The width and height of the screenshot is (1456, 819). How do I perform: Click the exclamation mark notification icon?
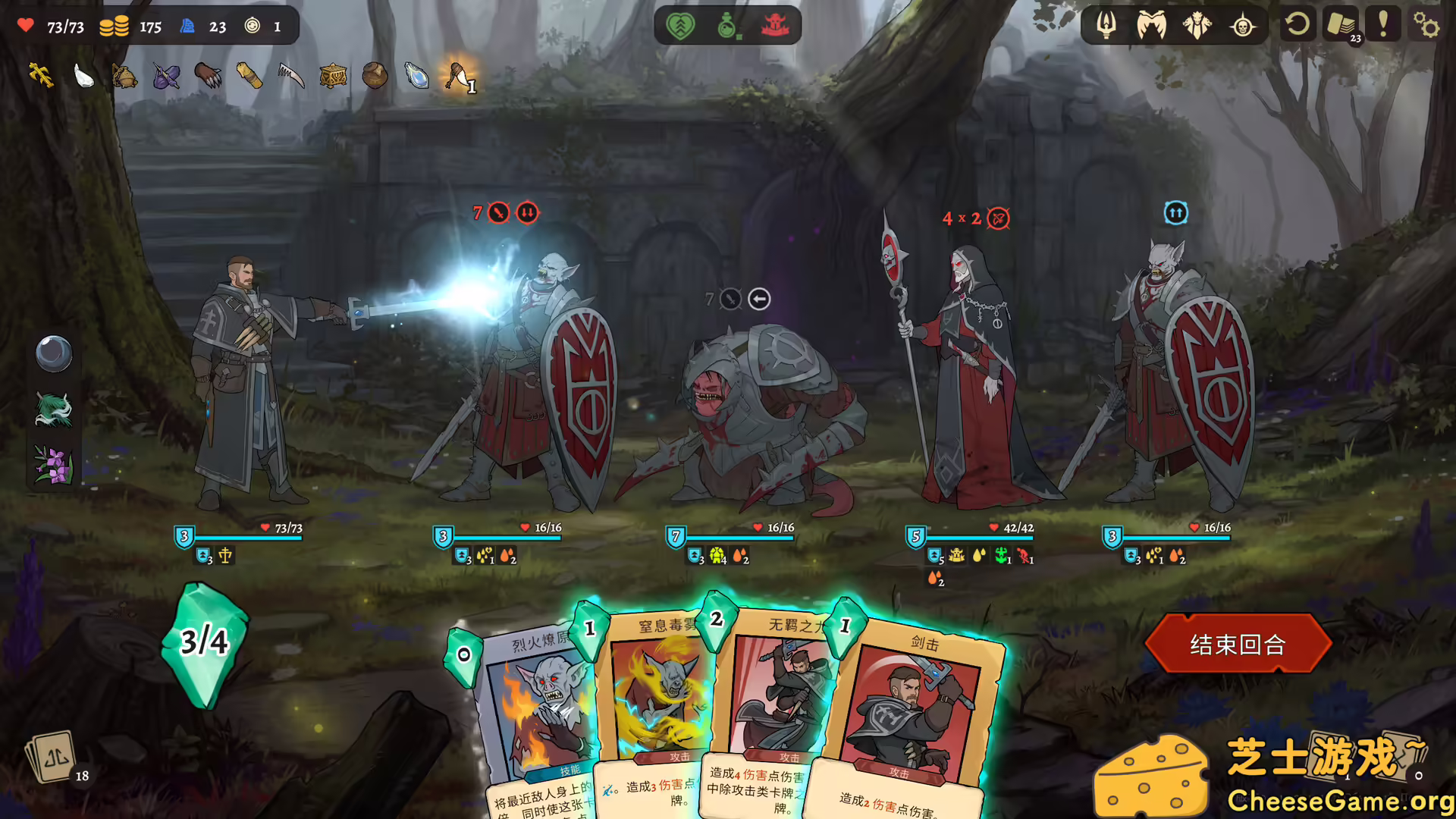(1384, 25)
